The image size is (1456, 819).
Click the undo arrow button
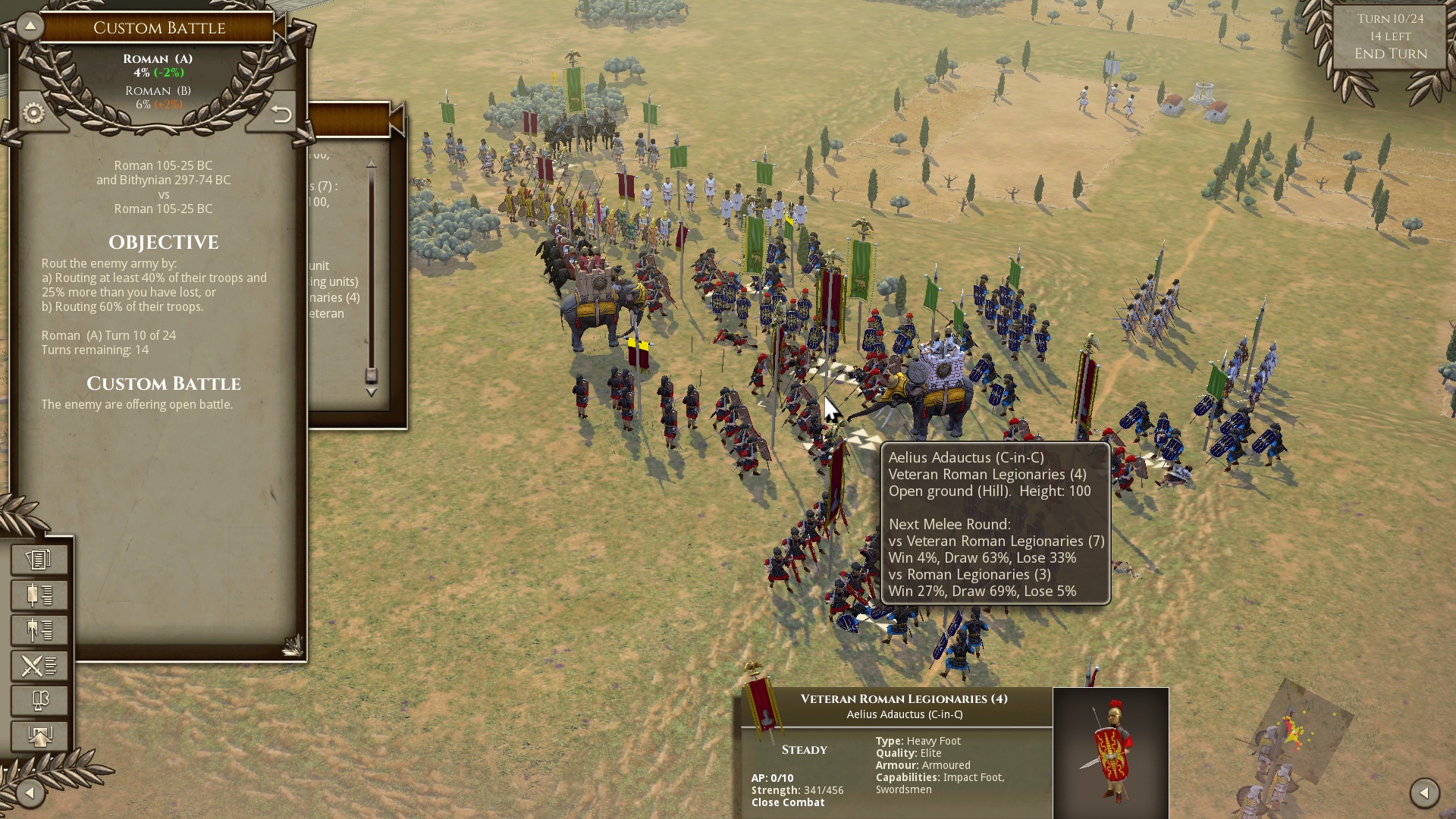tap(281, 114)
